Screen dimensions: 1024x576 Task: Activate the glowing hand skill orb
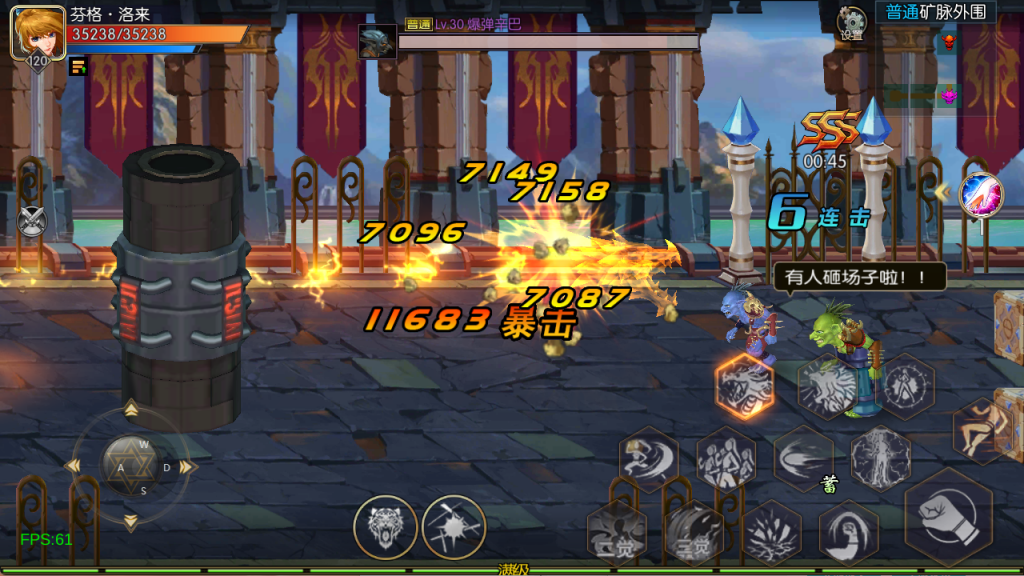tap(980, 195)
